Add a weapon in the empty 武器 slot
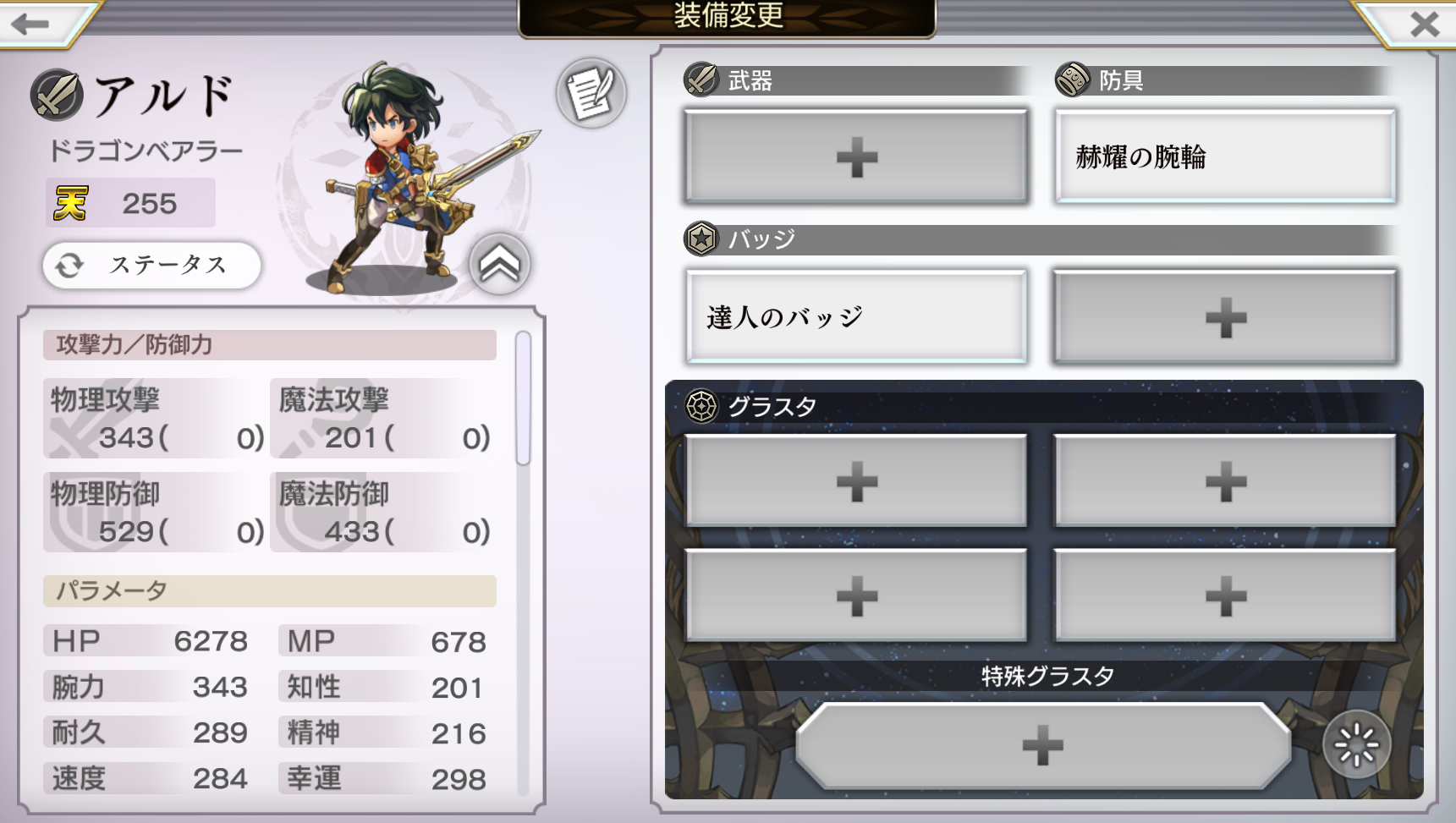The height and width of the screenshot is (823, 1456). tap(856, 157)
